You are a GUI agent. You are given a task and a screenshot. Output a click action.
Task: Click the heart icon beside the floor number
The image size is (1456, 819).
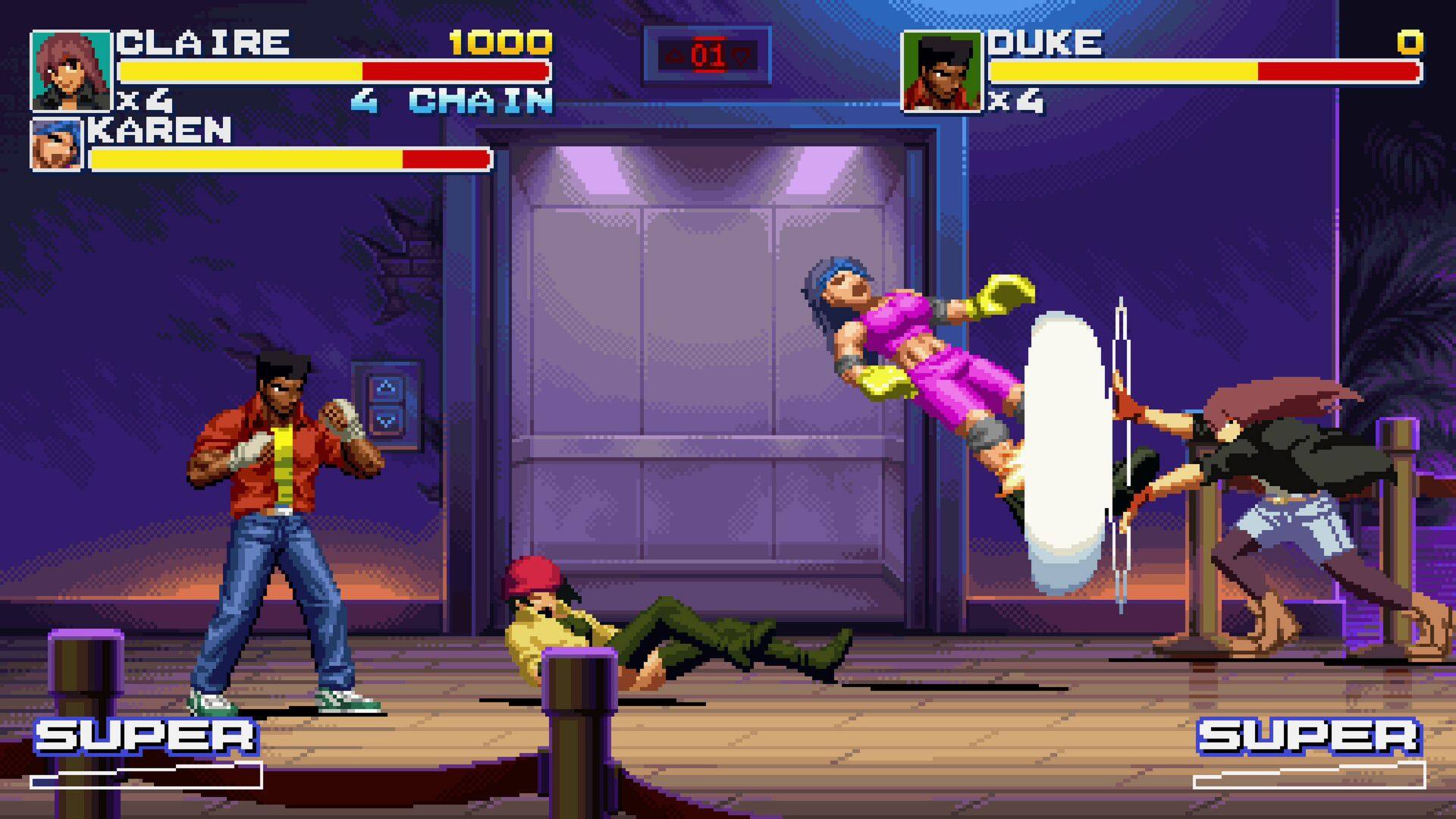(742, 53)
